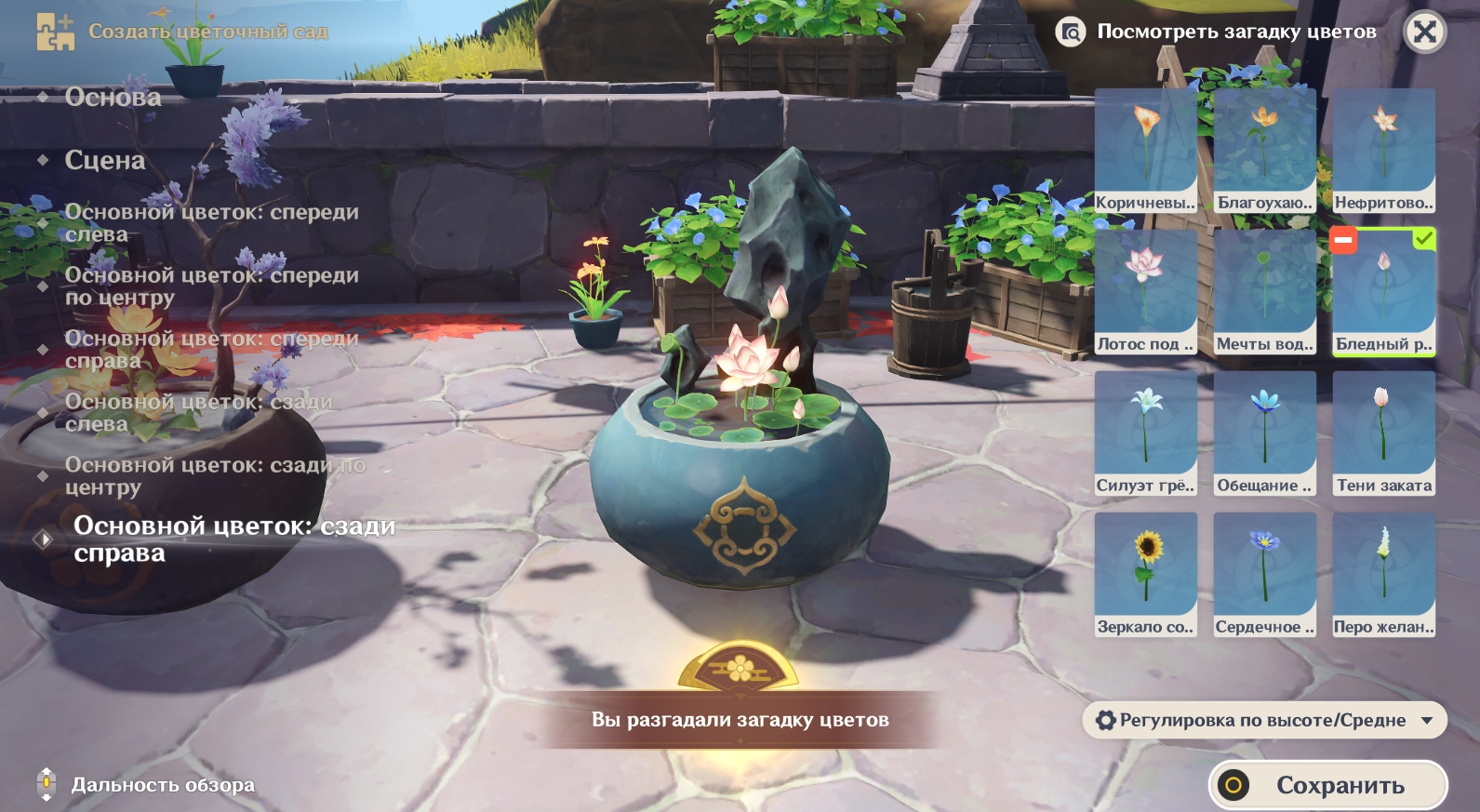This screenshot has width=1480, height=812.
Task: Choose 'Основной цветок: сзади по центру'
Action: tap(214, 476)
